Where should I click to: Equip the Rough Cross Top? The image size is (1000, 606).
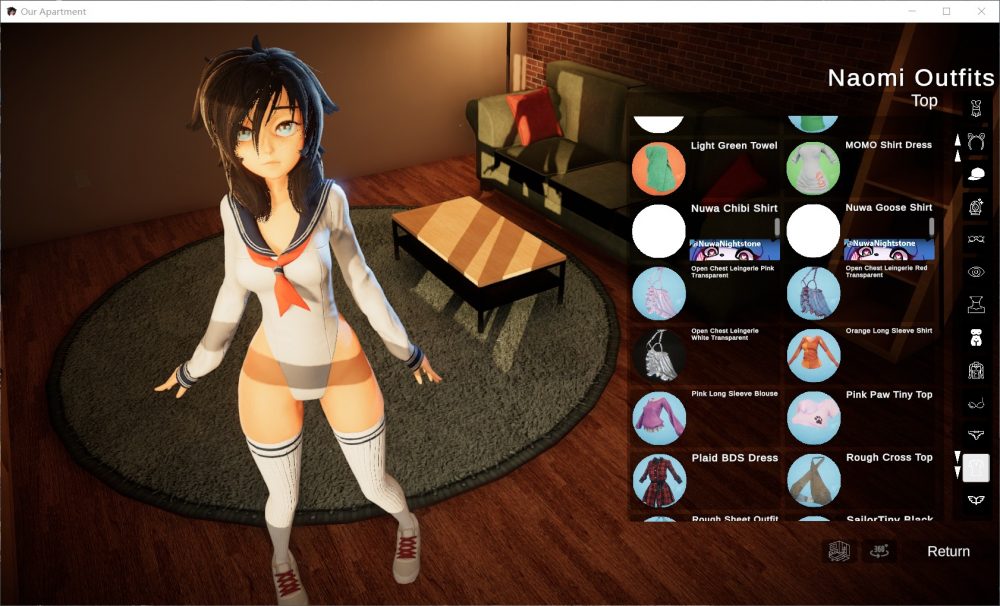click(x=813, y=480)
